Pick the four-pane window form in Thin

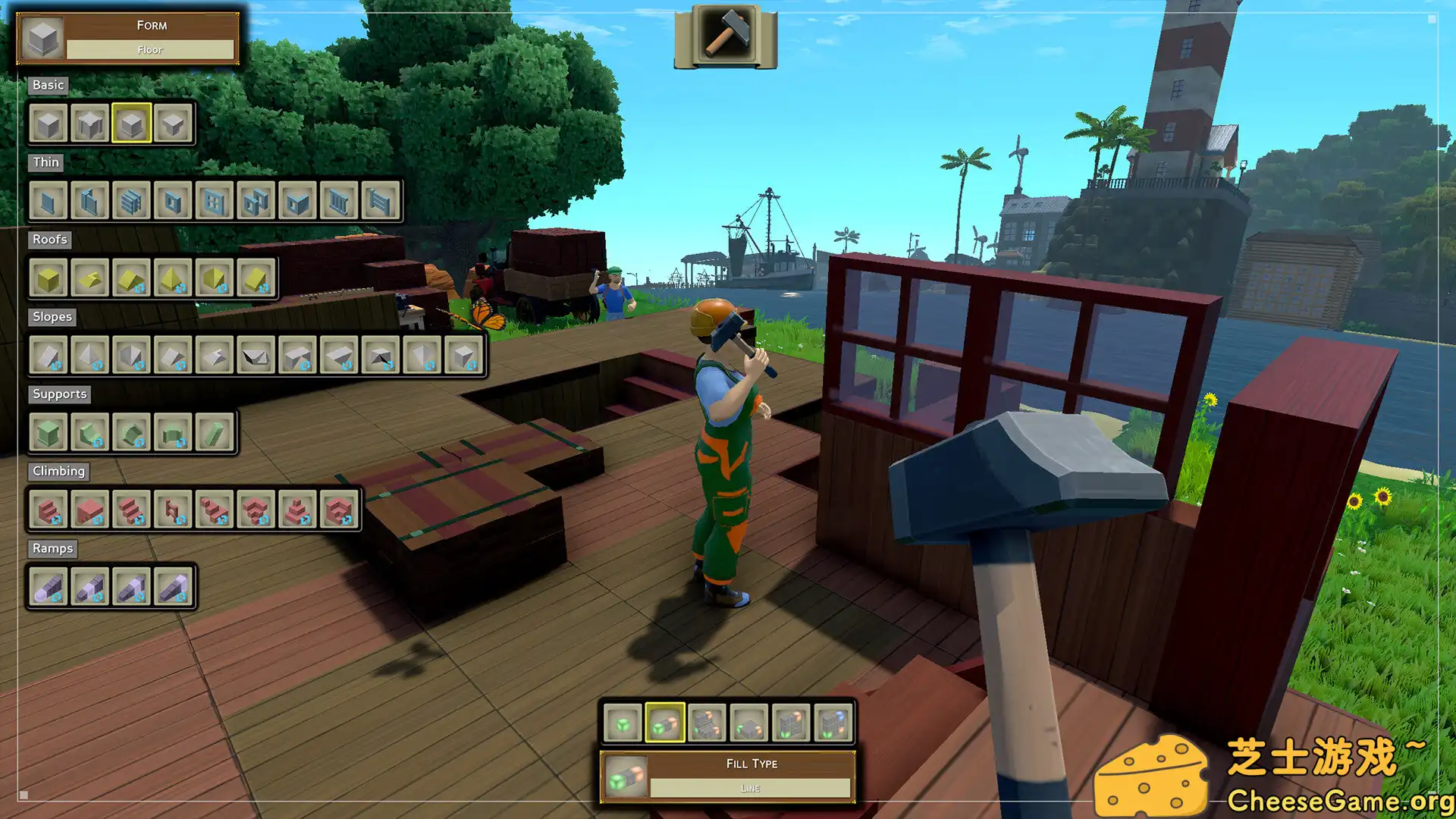point(215,201)
